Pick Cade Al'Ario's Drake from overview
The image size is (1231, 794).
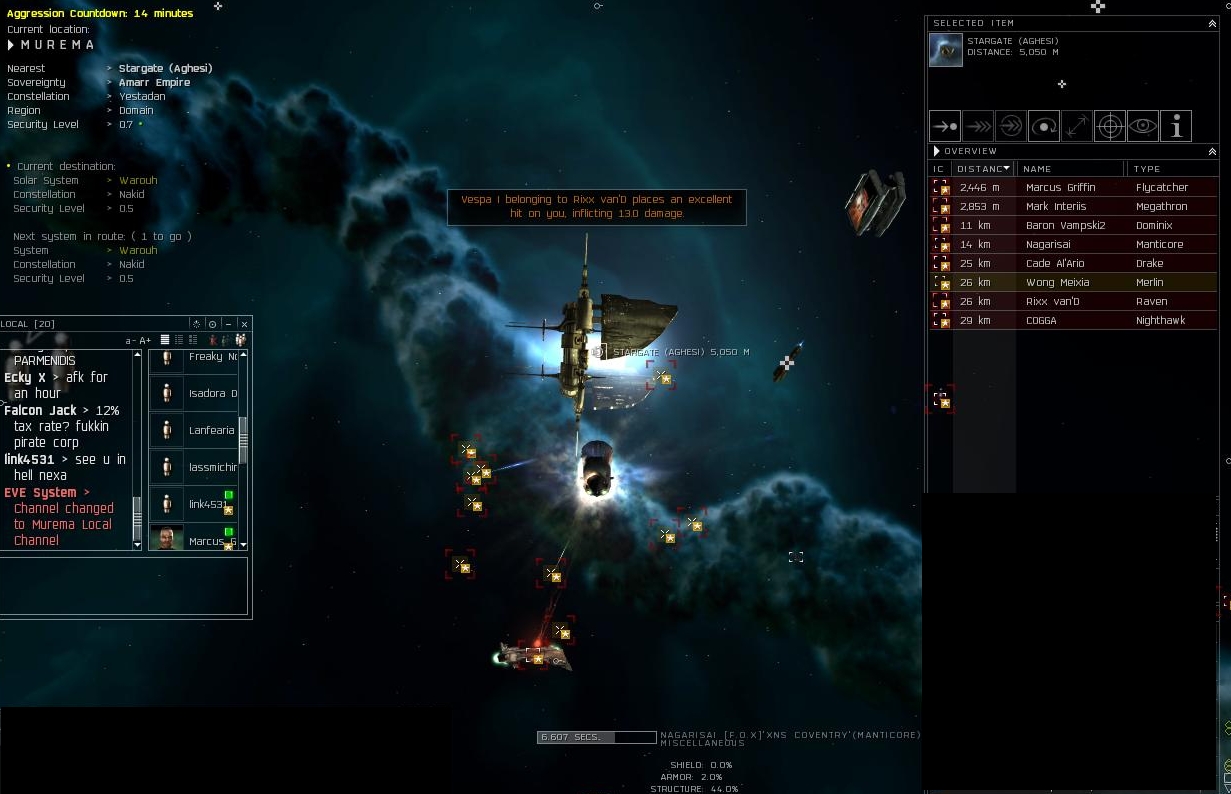(x=1060, y=263)
